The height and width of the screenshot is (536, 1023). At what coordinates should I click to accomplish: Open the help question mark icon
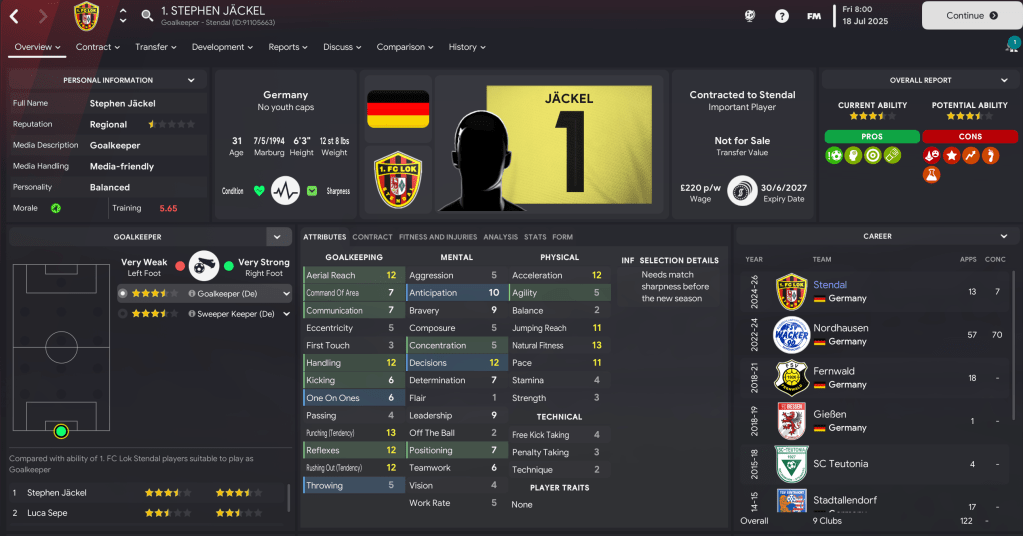tap(782, 16)
